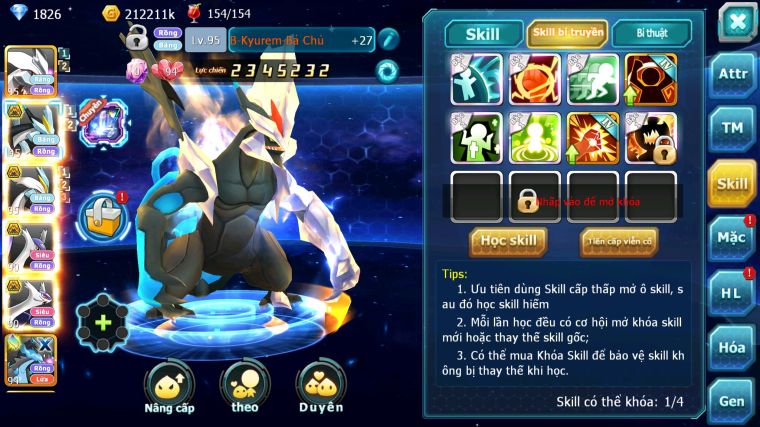760x427 pixels.
Task: Switch to the Bí thuật tab
Action: pyautogui.click(x=650, y=34)
